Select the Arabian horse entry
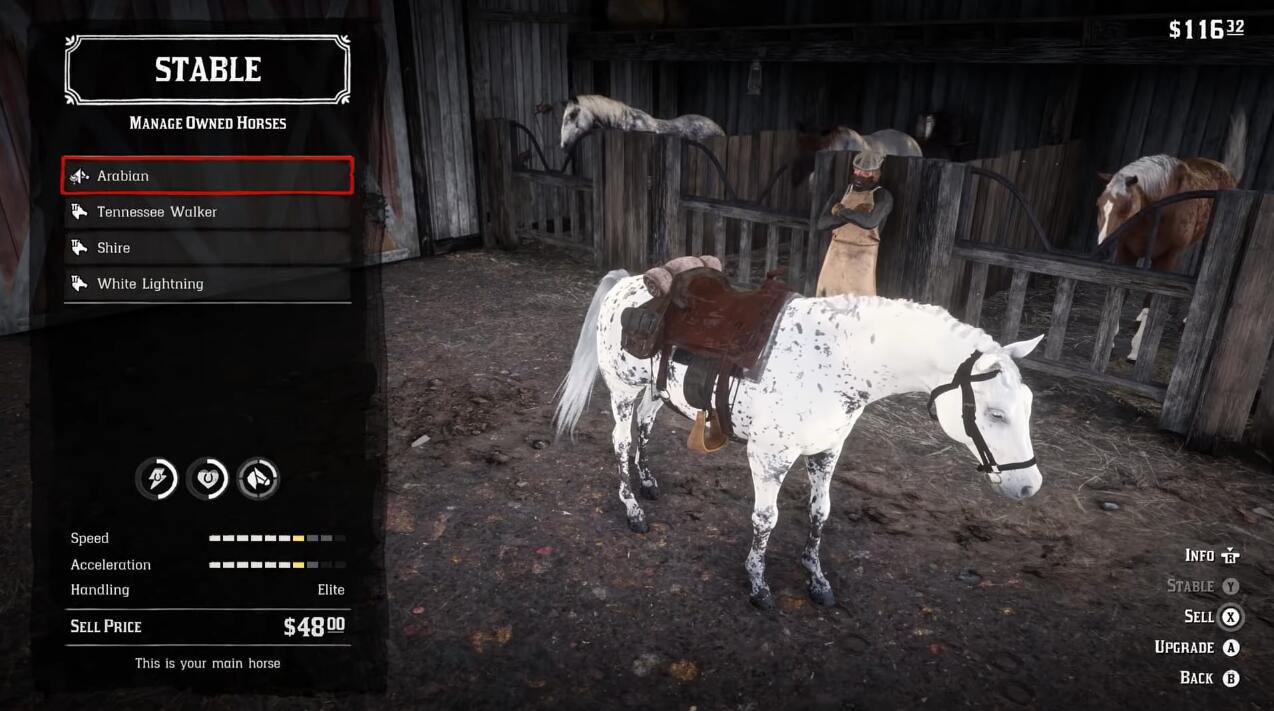 click(x=207, y=176)
